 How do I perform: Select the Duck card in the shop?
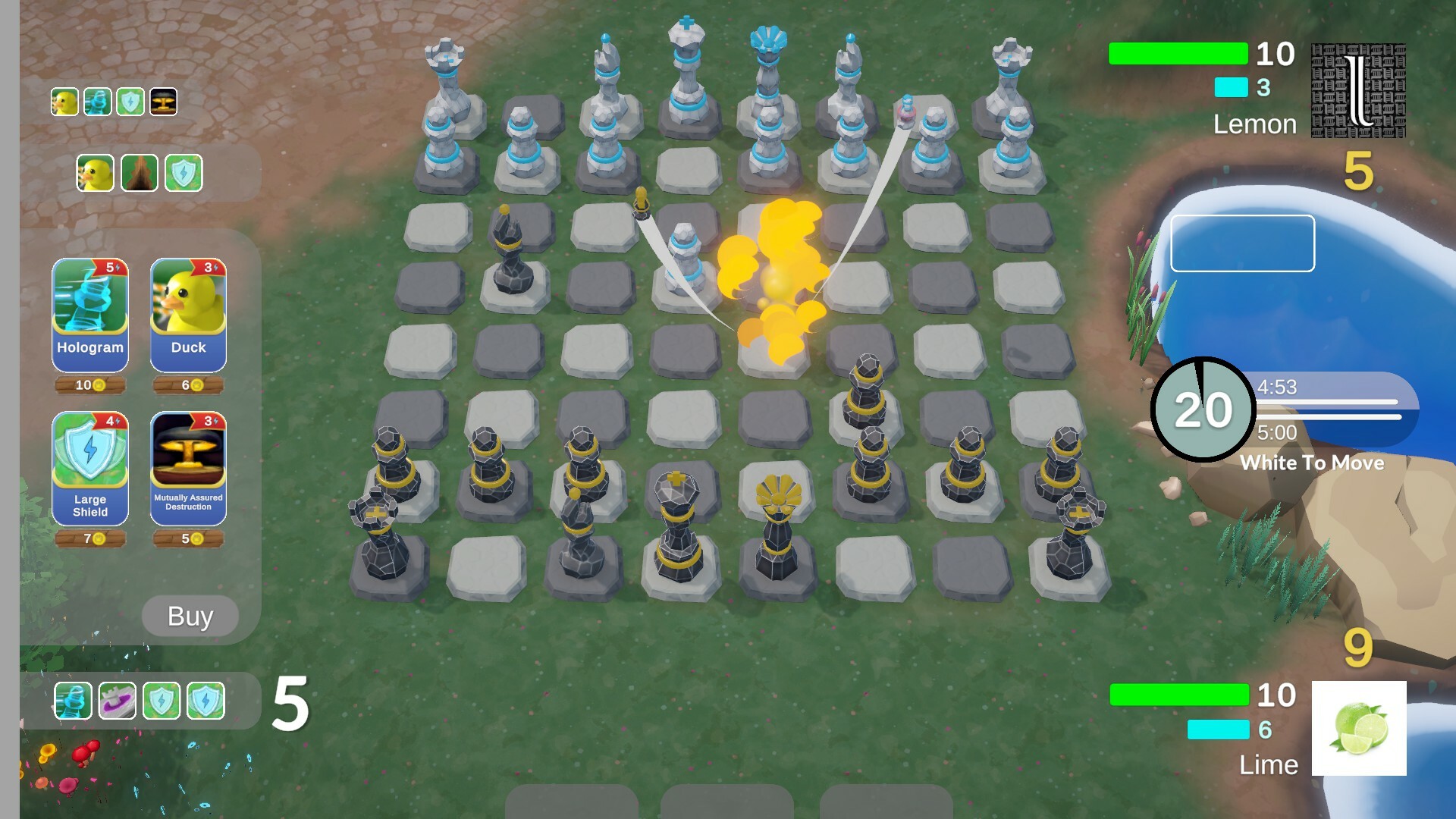tap(188, 315)
